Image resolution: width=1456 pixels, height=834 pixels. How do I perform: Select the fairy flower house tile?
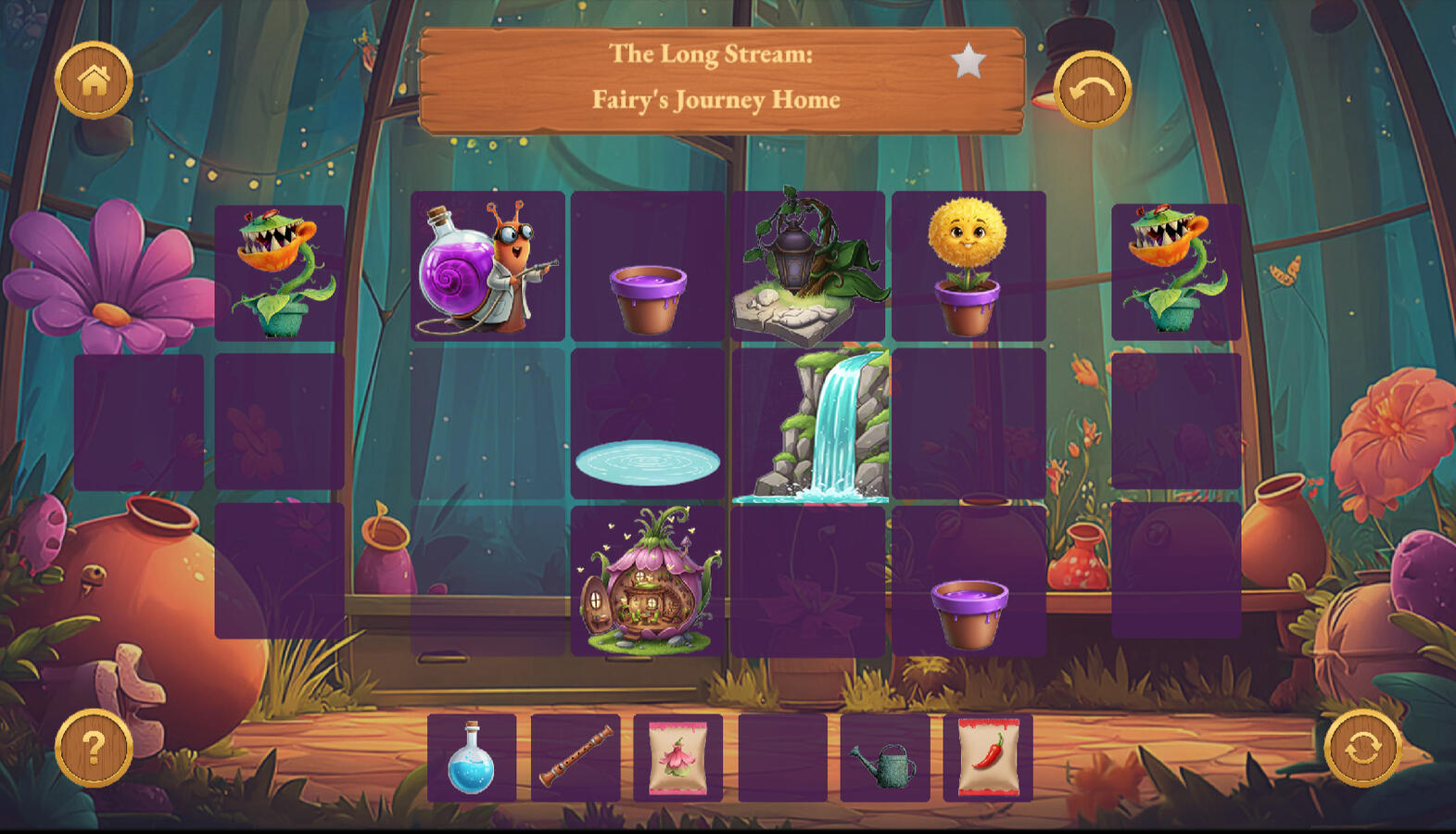(x=648, y=582)
